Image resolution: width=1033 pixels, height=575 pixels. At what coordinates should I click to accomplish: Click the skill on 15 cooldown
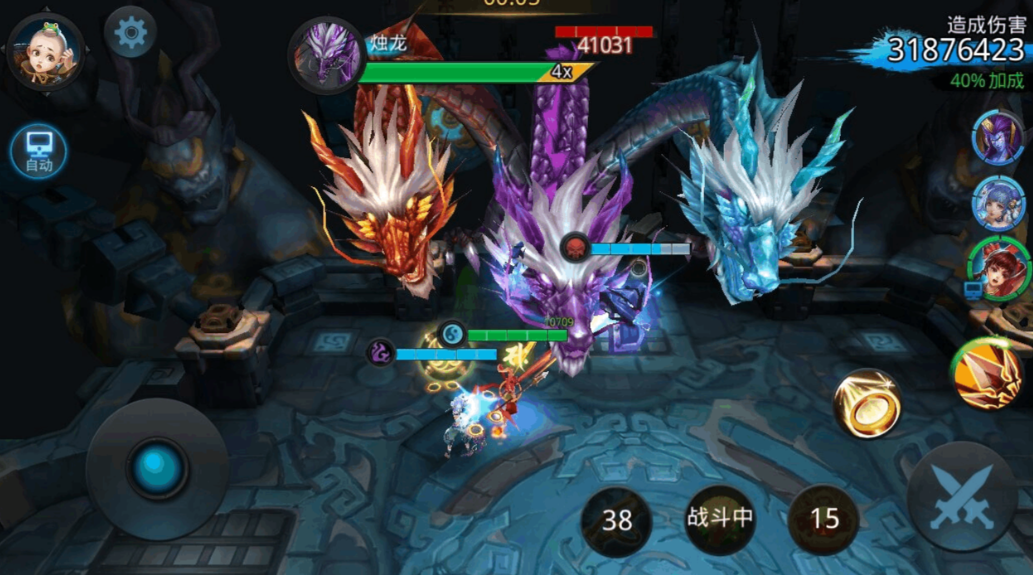(x=824, y=519)
